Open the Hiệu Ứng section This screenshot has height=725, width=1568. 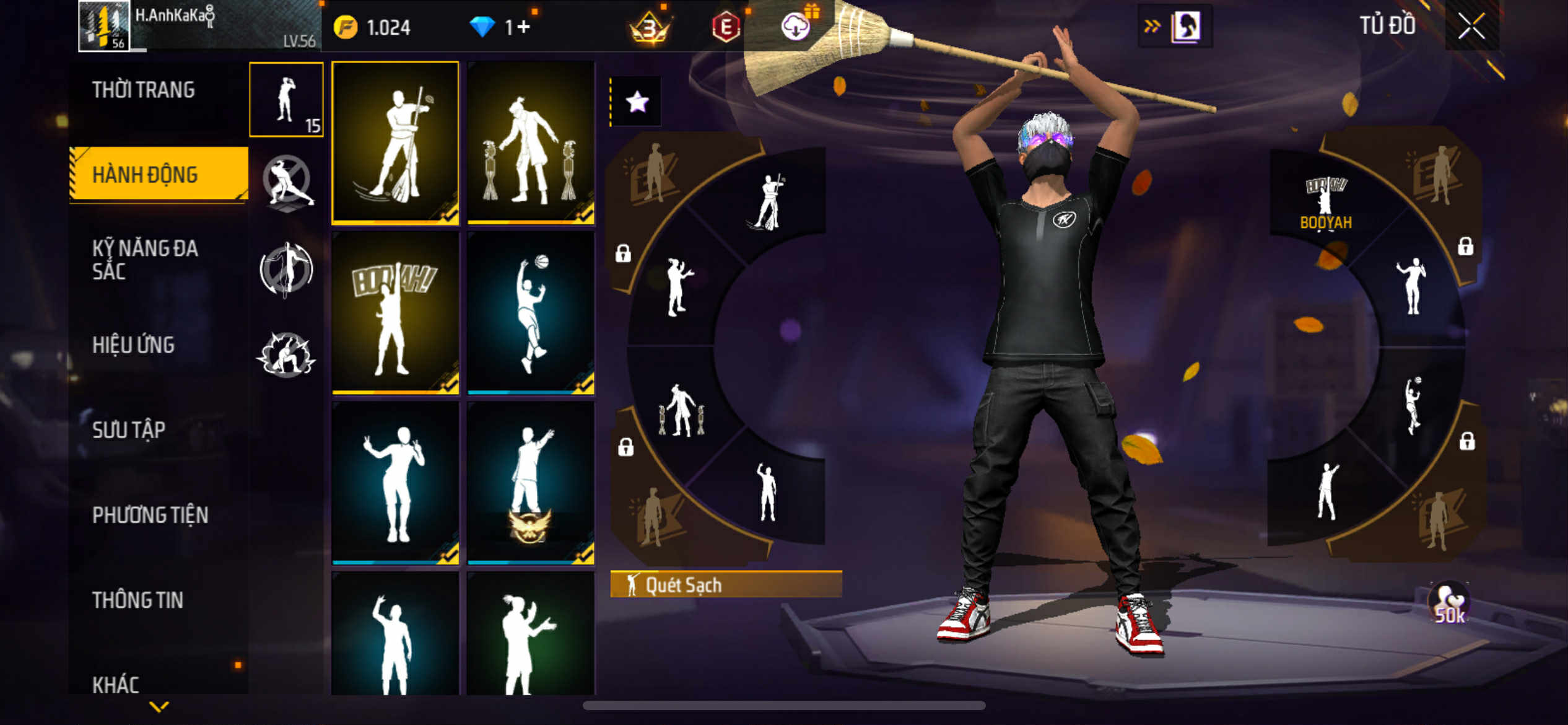pos(133,345)
